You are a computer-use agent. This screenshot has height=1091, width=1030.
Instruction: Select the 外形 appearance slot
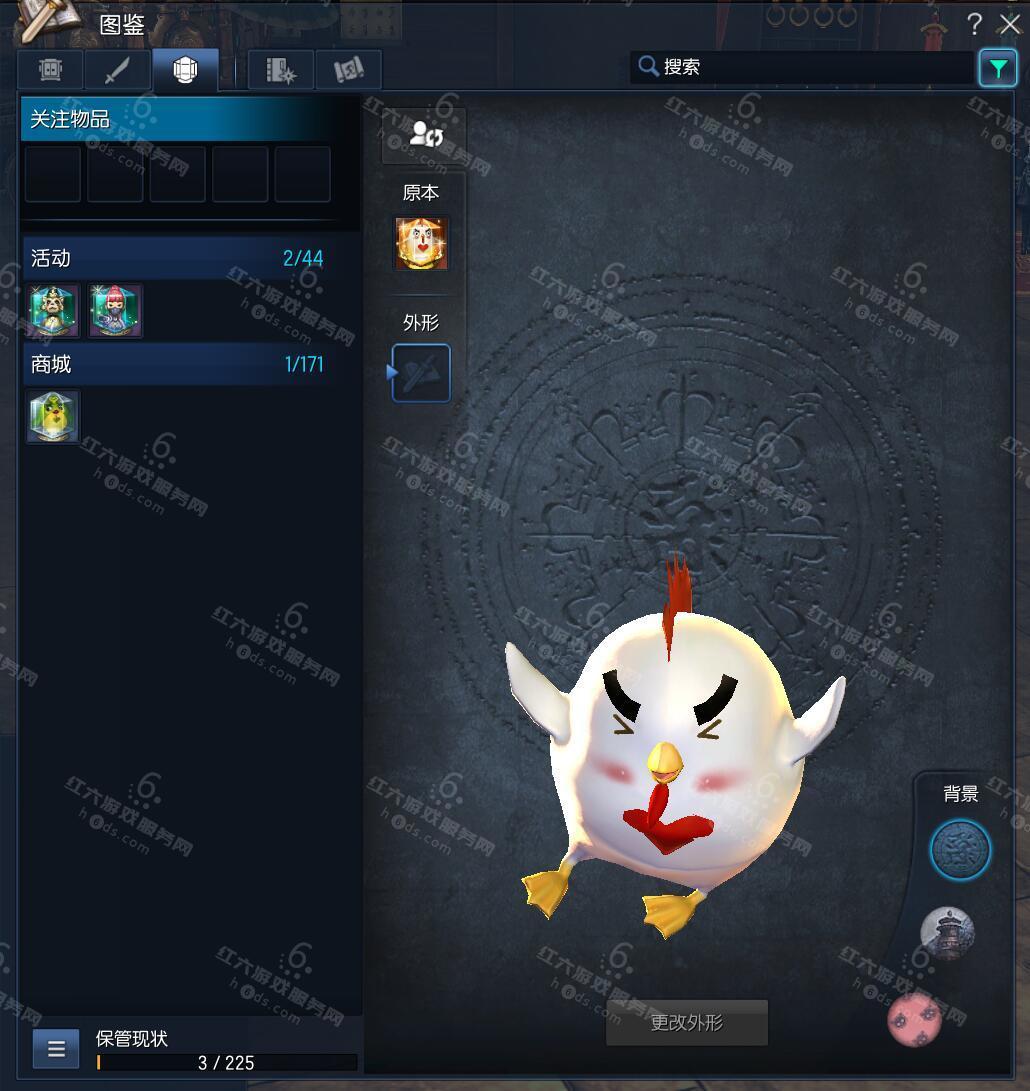coord(421,373)
